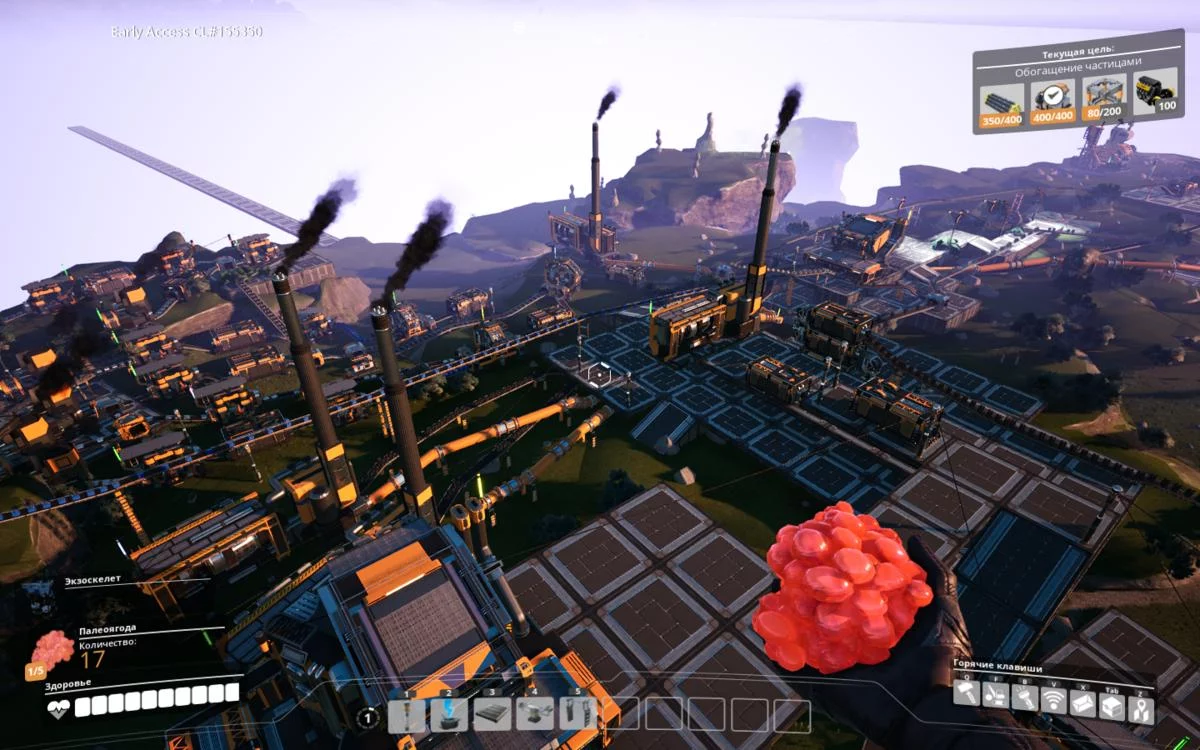Open the inventory crate icon

tap(1112, 707)
